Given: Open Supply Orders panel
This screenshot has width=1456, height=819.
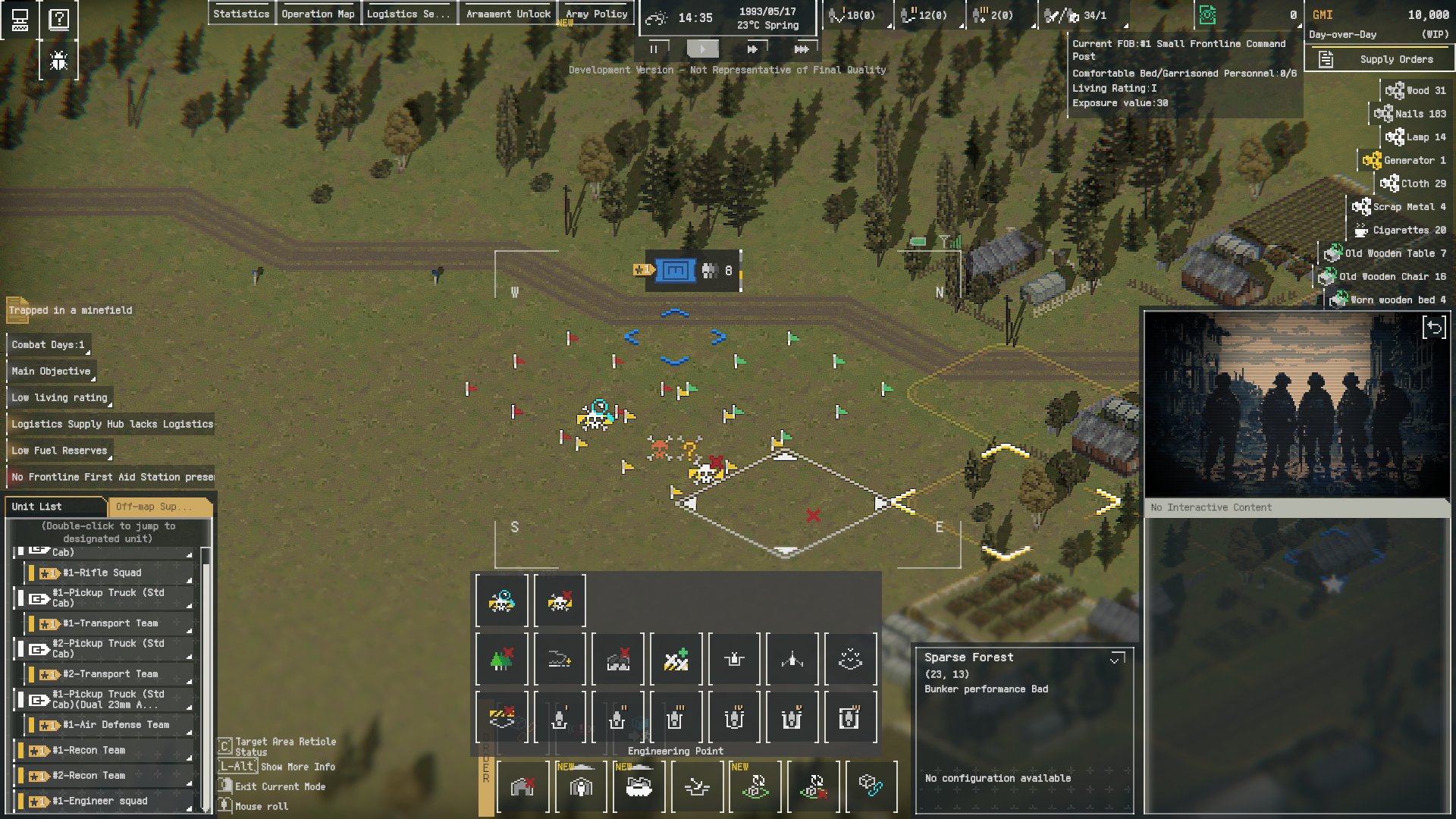Looking at the screenshot, I should click(1379, 59).
